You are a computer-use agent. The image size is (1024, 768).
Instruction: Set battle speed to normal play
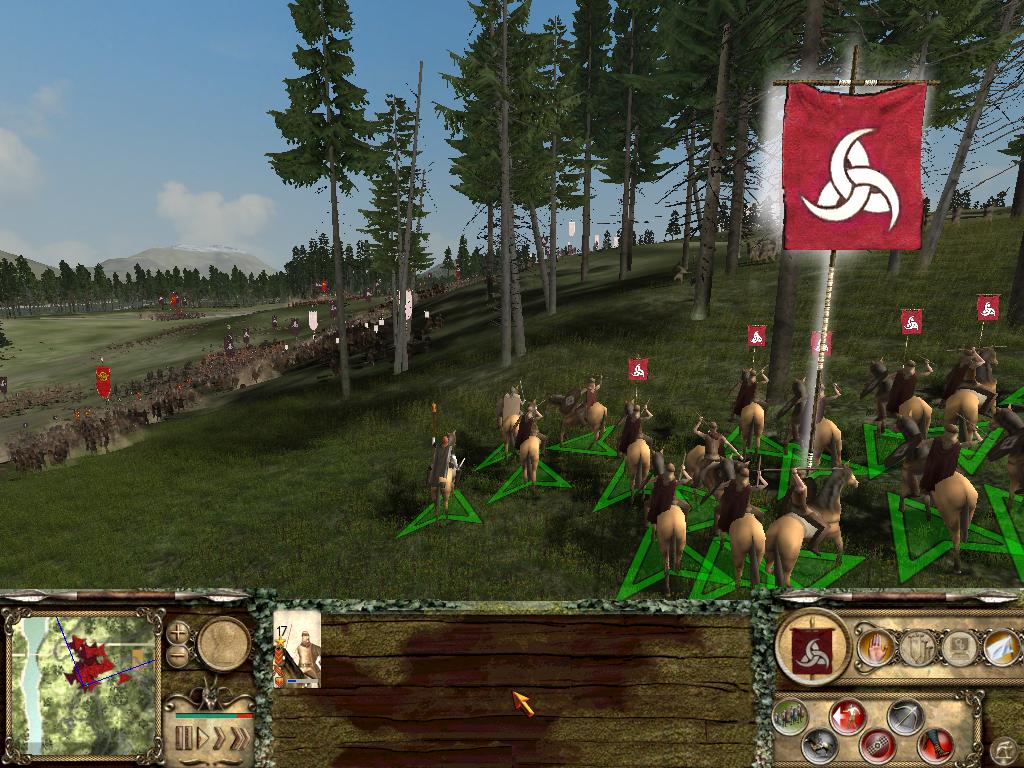click(x=201, y=739)
